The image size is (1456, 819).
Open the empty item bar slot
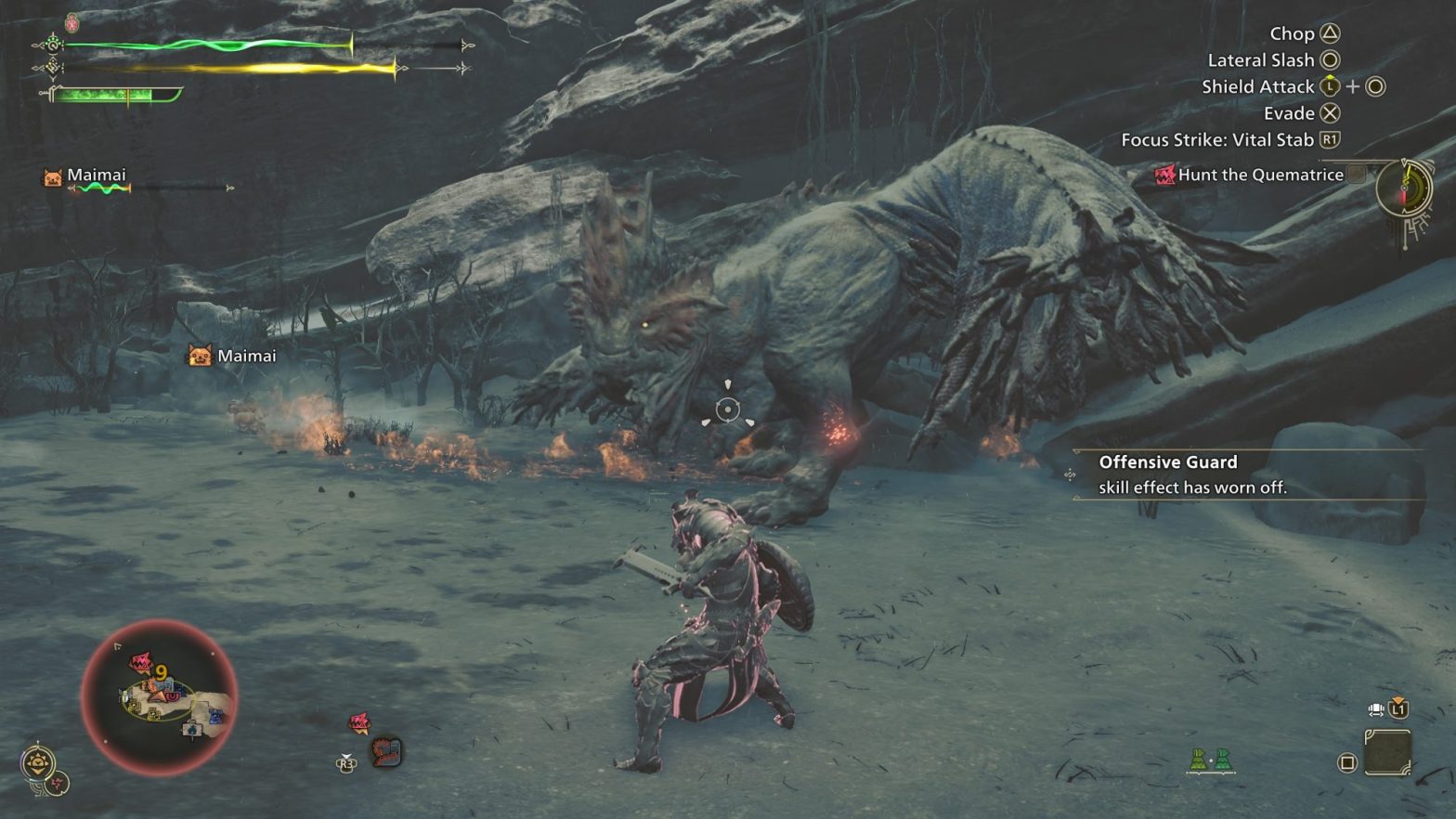coord(1387,752)
